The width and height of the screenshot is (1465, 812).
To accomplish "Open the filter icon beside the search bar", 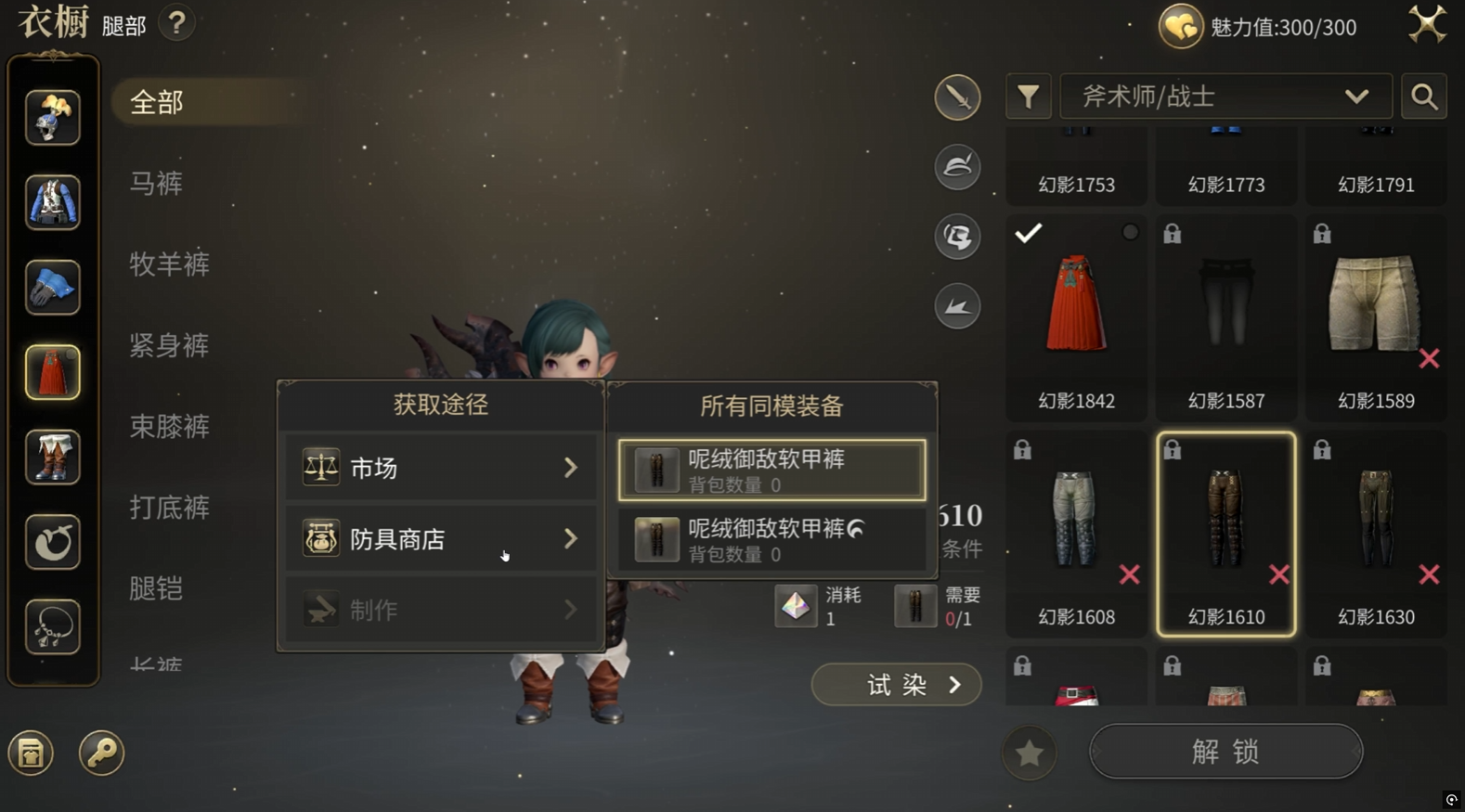I will (x=1027, y=96).
